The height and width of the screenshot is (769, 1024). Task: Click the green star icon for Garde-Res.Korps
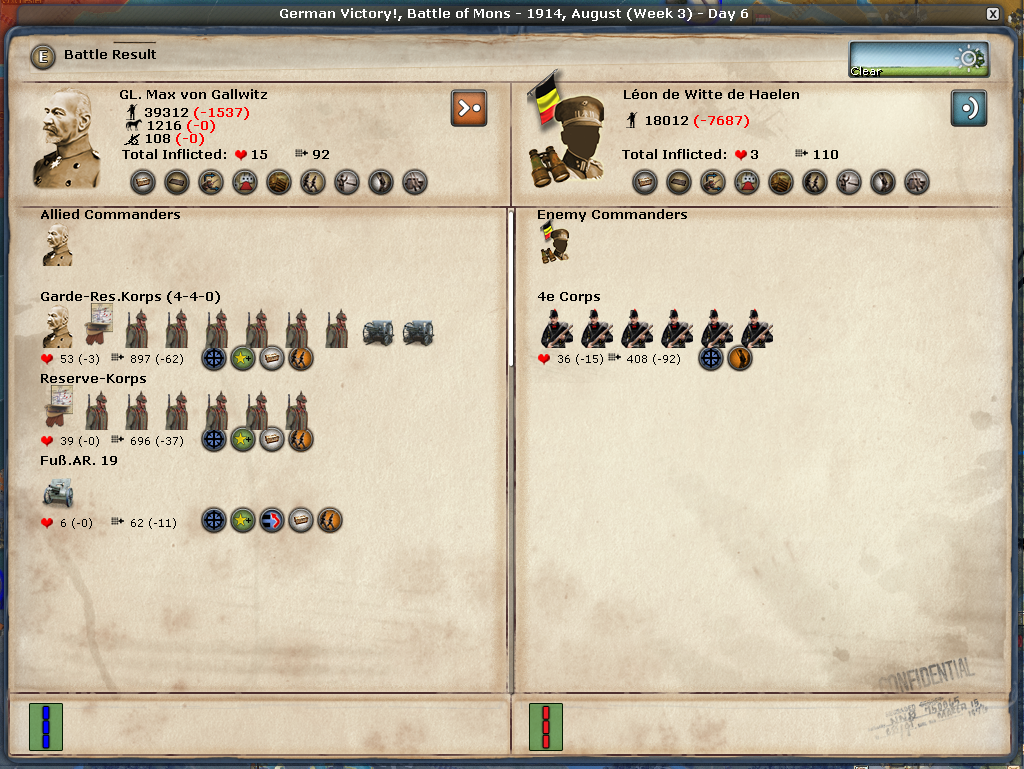[243, 358]
